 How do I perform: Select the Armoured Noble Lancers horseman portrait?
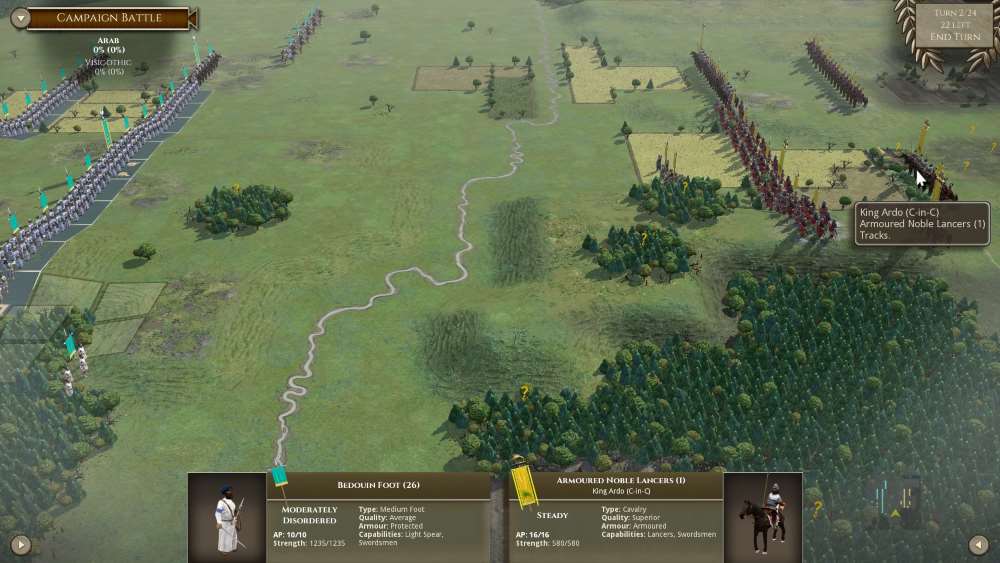[763, 517]
